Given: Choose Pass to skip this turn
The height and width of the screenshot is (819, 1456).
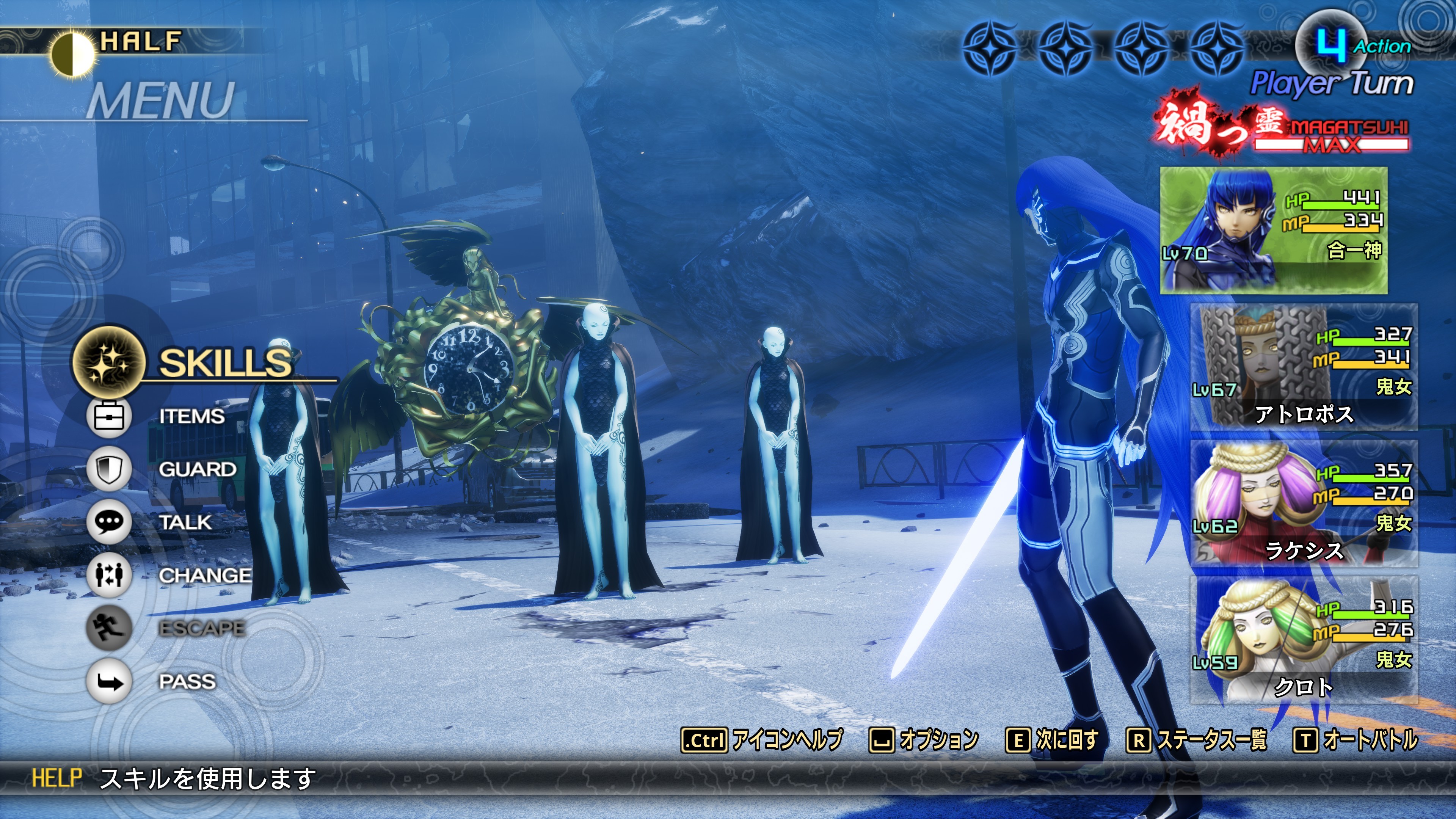Looking at the screenshot, I should point(187,681).
